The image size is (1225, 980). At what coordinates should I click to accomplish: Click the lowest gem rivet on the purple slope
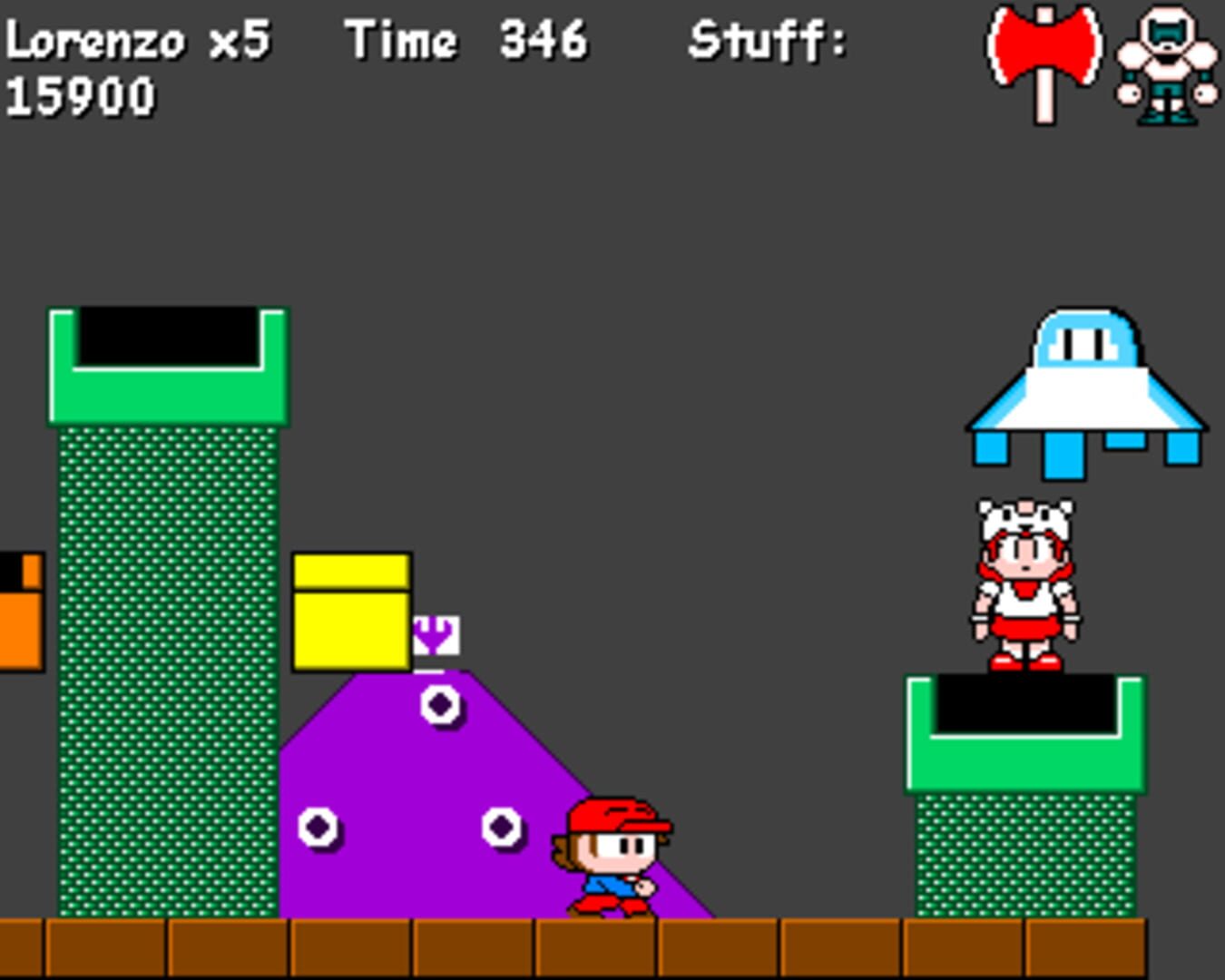pos(319,828)
